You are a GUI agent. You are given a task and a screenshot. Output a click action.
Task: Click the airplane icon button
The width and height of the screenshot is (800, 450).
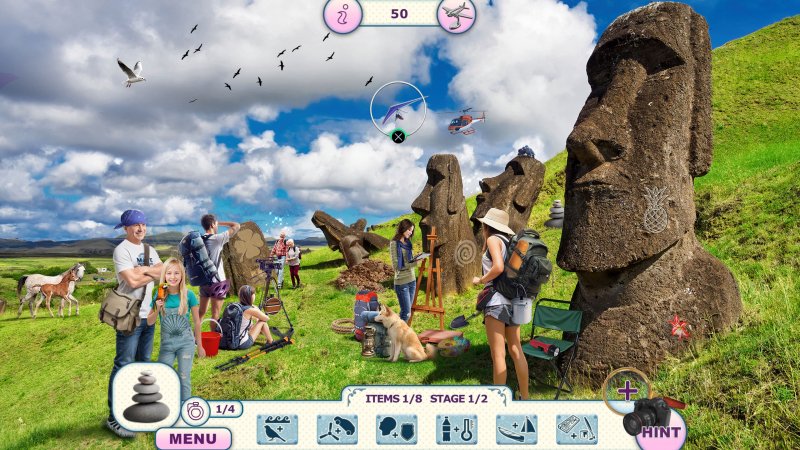tap(457, 15)
